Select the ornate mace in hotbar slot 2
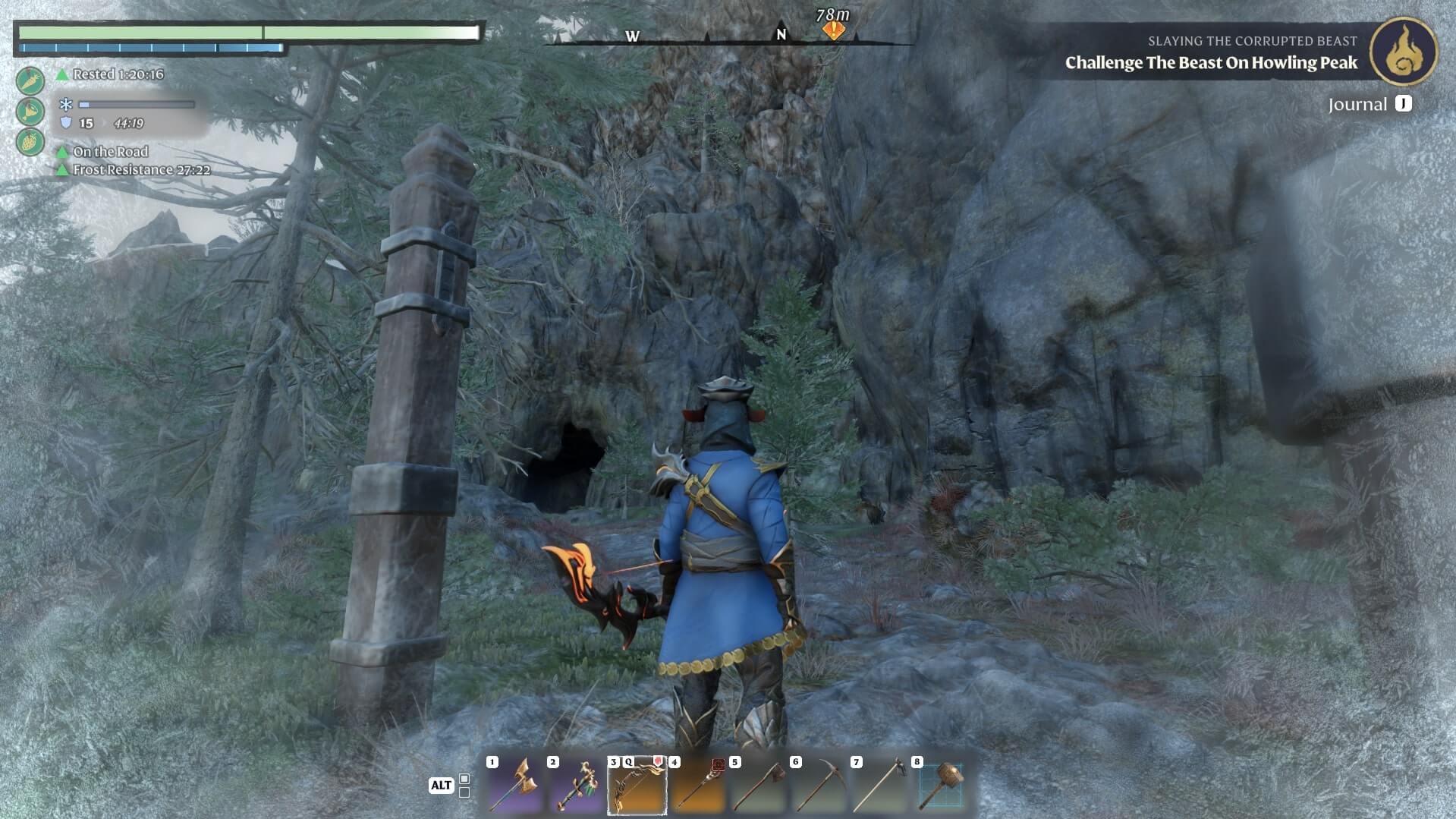The height and width of the screenshot is (819, 1456). (576, 786)
